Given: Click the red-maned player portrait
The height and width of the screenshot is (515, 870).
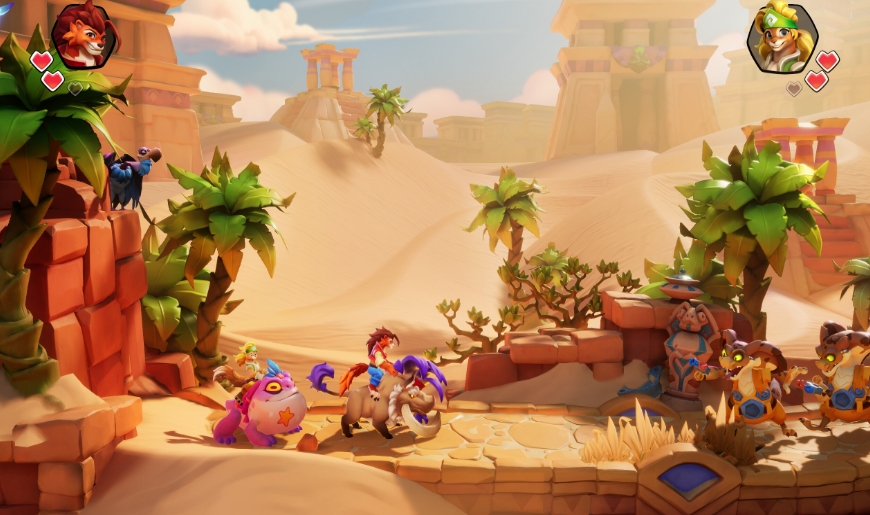Looking at the screenshot, I should tap(84, 35).
